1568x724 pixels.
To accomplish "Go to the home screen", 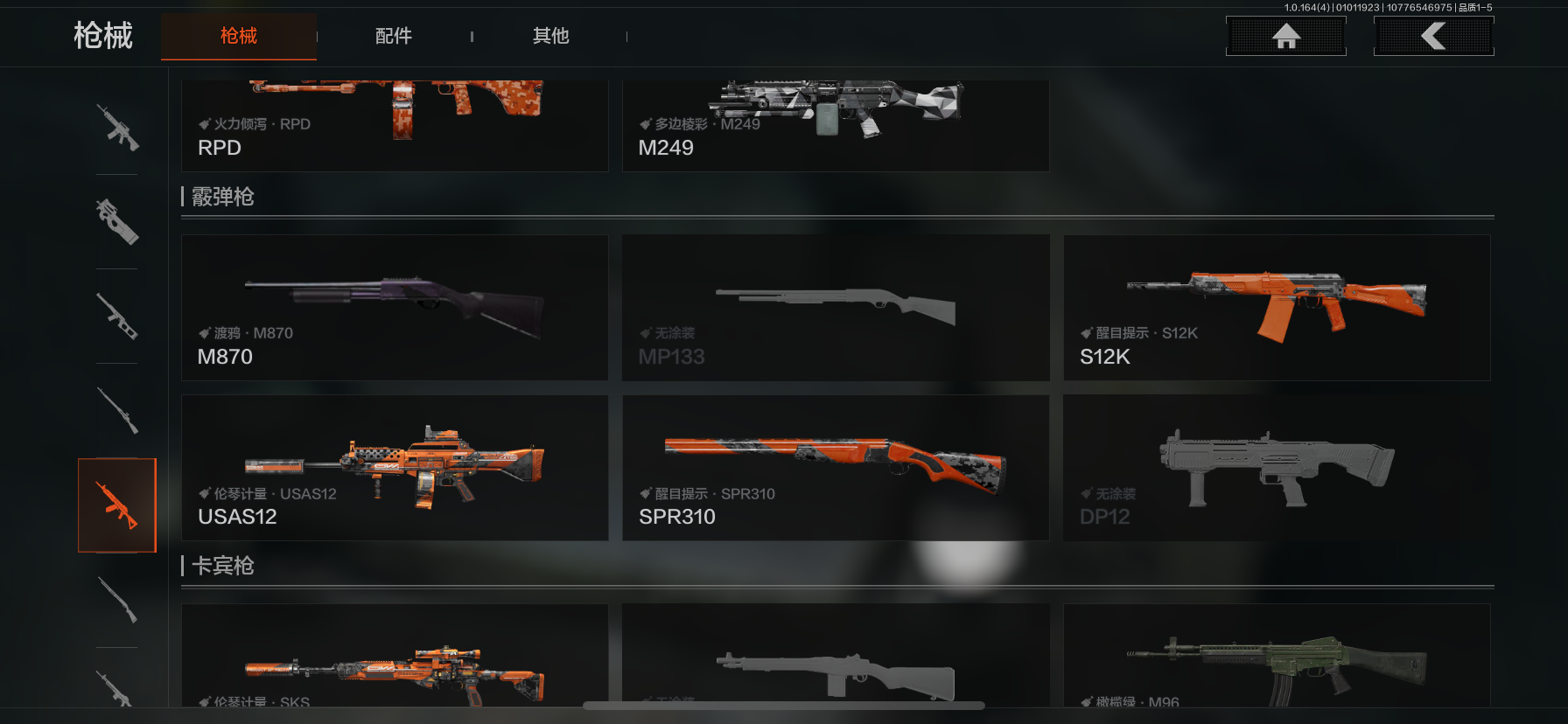I will (x=1285, y=37).
